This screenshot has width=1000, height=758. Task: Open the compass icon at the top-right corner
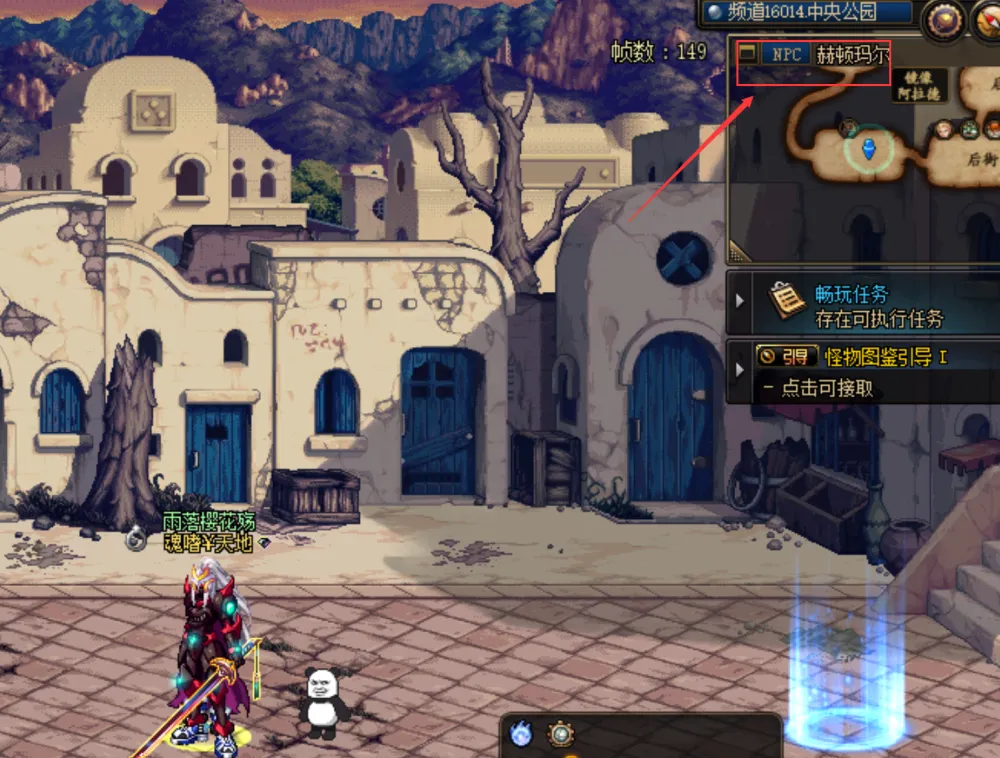coord(987,20)
